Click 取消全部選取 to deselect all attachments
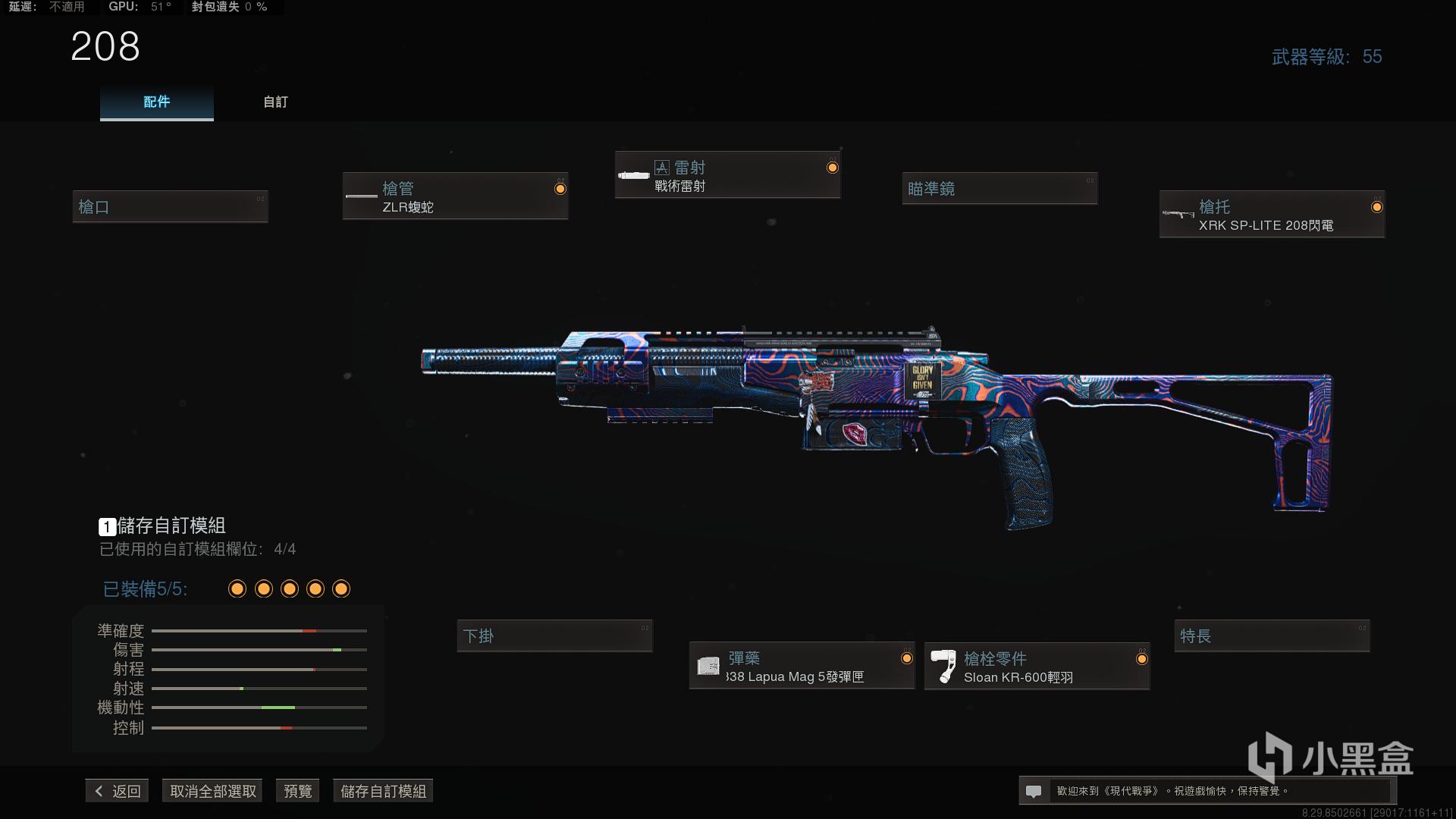This screenshot has width=1456, height=819. click(x=212, y=791)
